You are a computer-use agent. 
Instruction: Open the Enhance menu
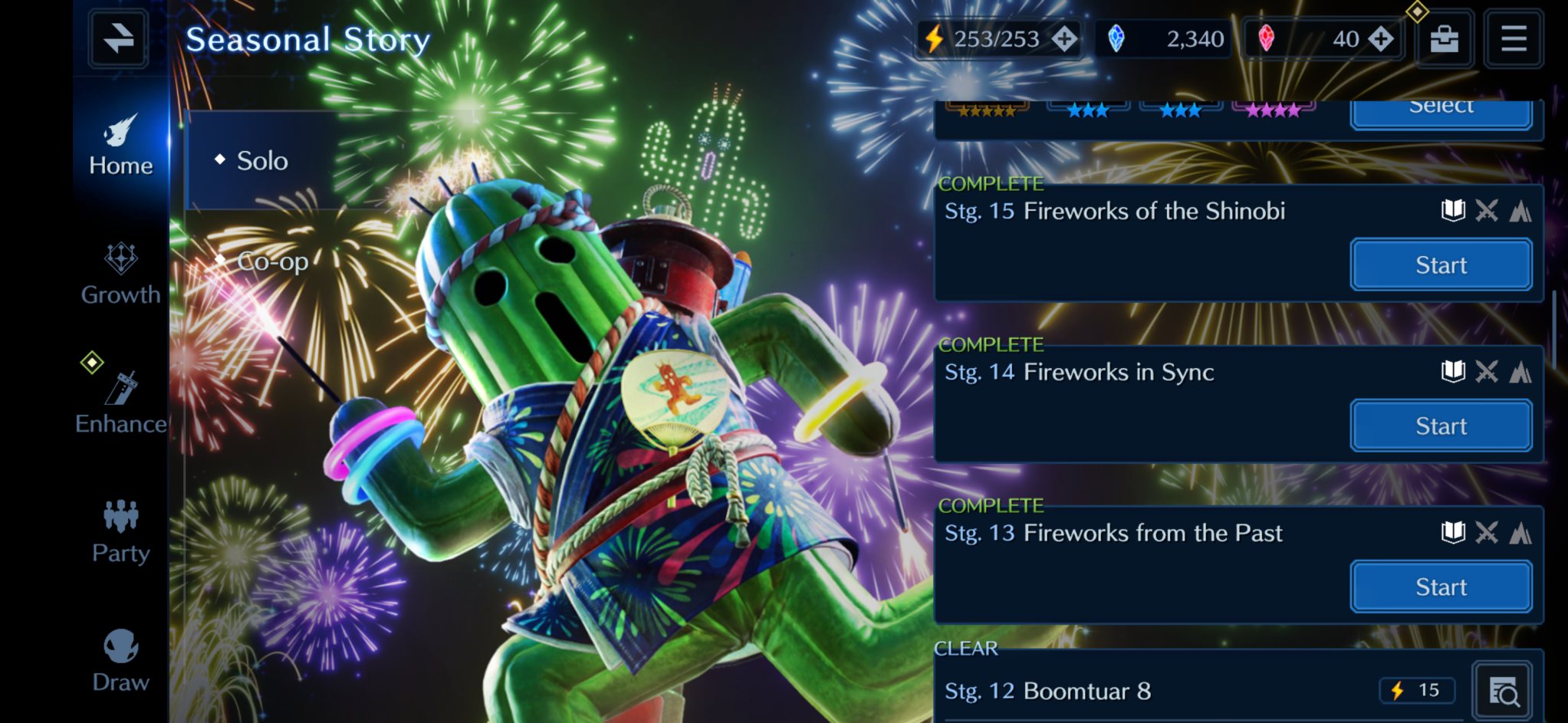[x=120, y=403]
